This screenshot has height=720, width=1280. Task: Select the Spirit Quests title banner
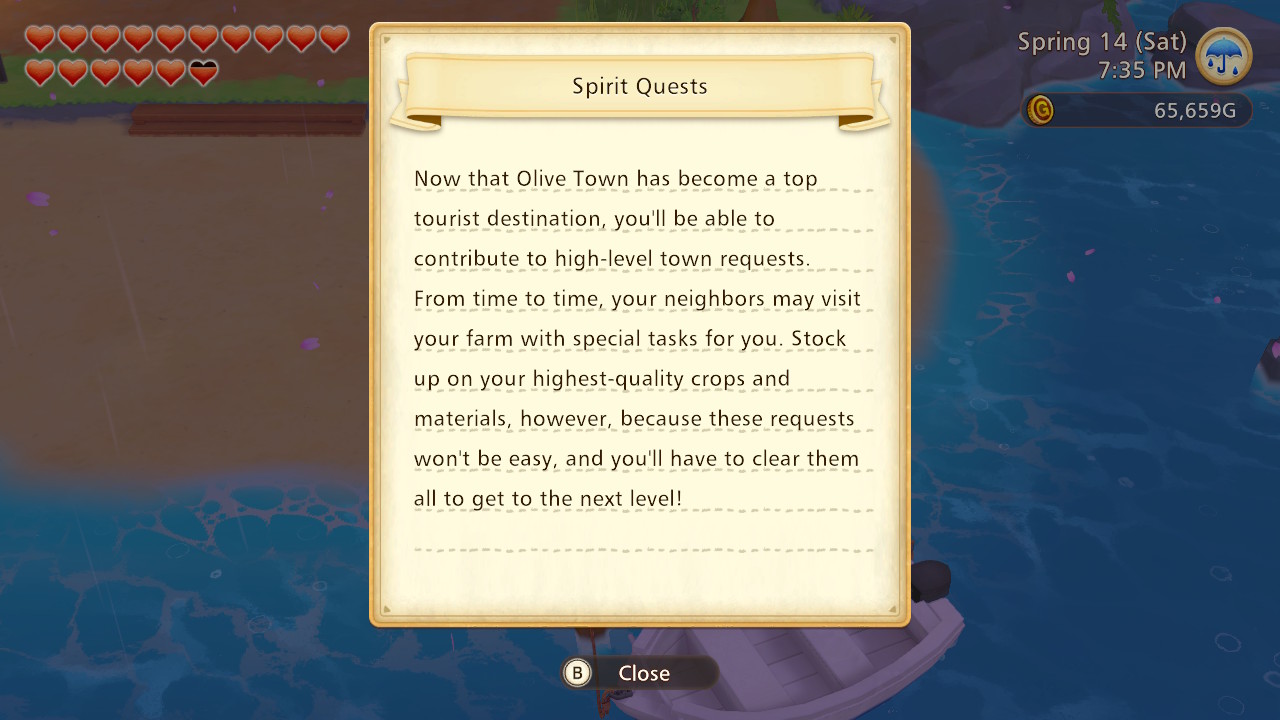click(x=639, y=87)
